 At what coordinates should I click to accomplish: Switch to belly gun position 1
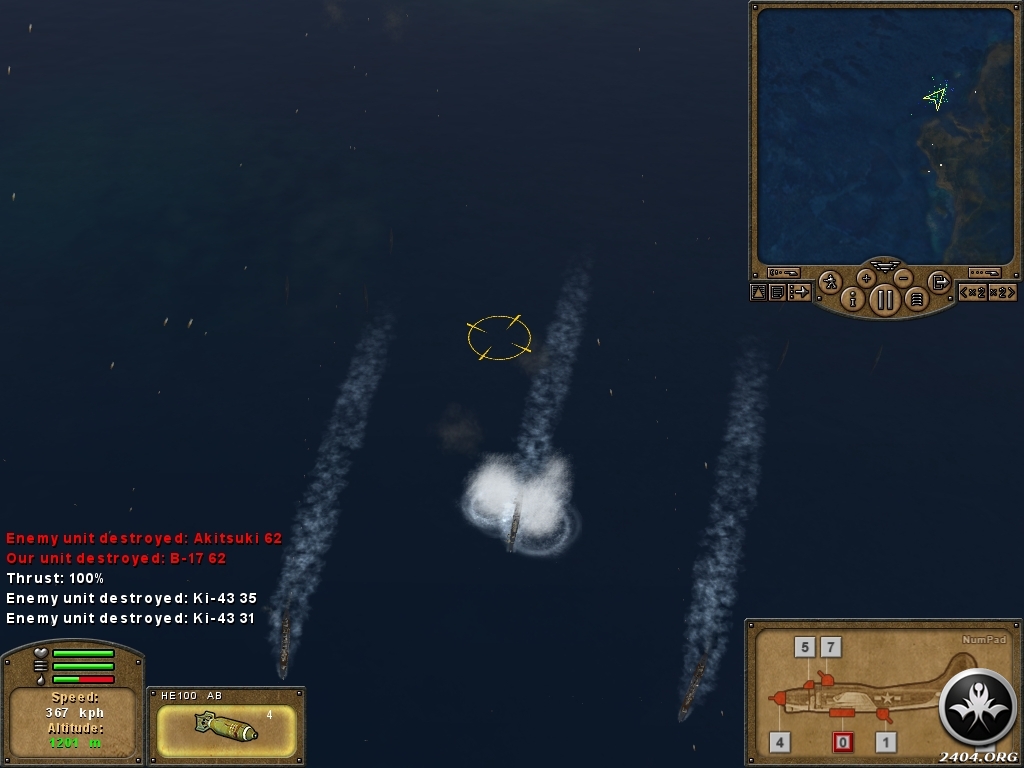[885, 742]
